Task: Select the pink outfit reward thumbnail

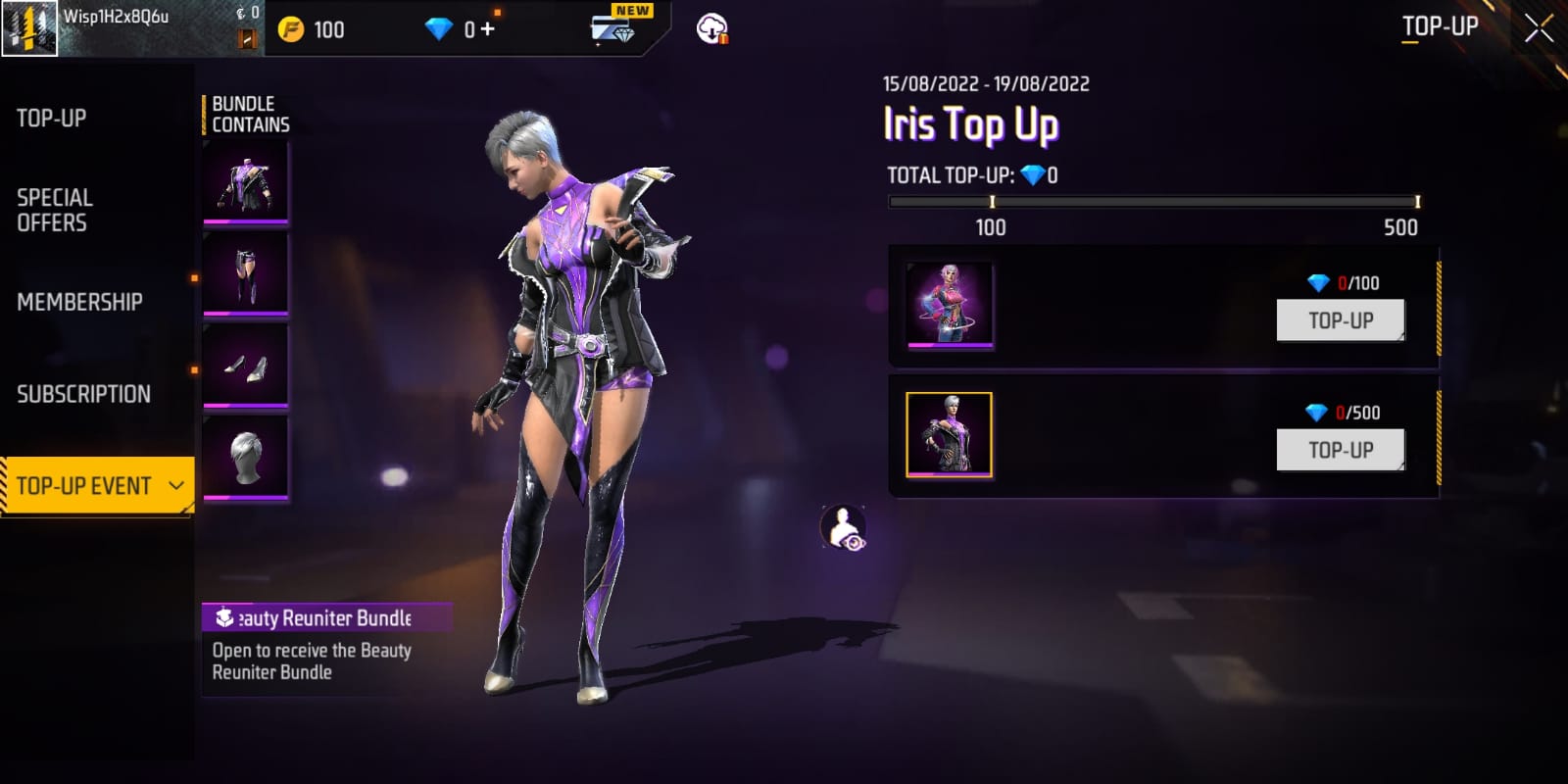Action: (x=949, y=305)
